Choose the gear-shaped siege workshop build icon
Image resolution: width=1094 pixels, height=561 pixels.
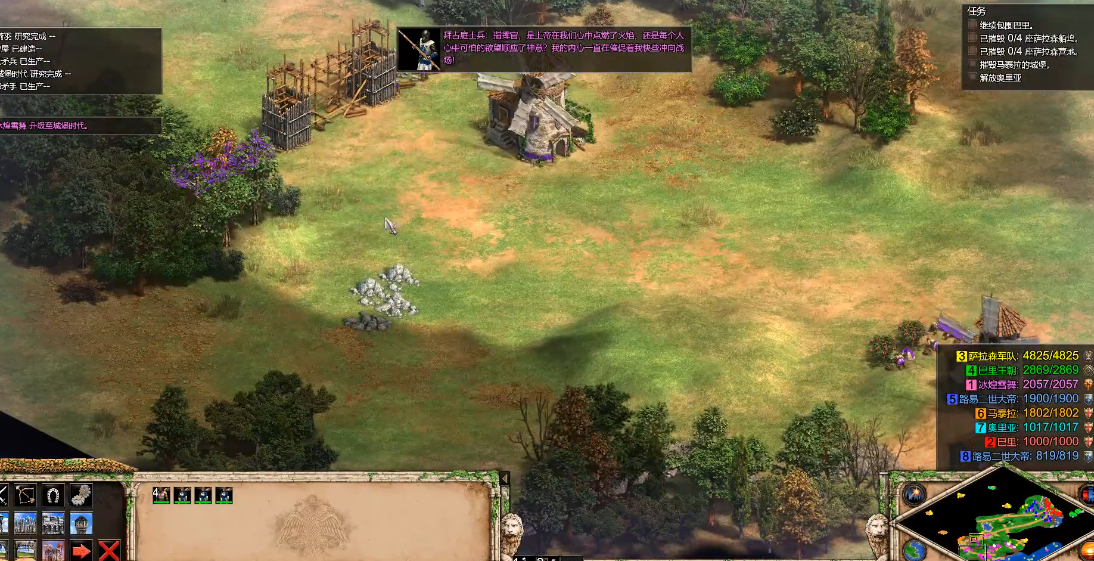81,496
